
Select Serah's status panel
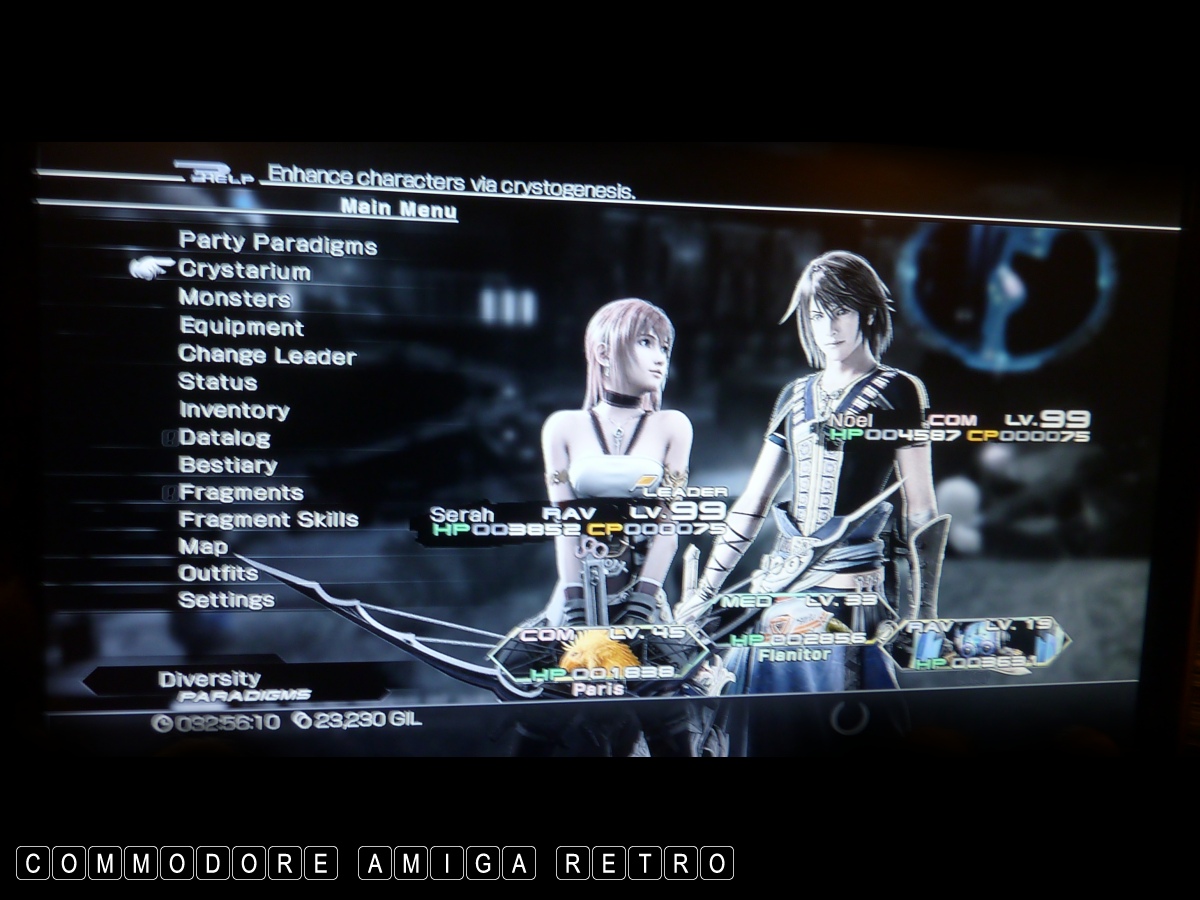[575, 521]
